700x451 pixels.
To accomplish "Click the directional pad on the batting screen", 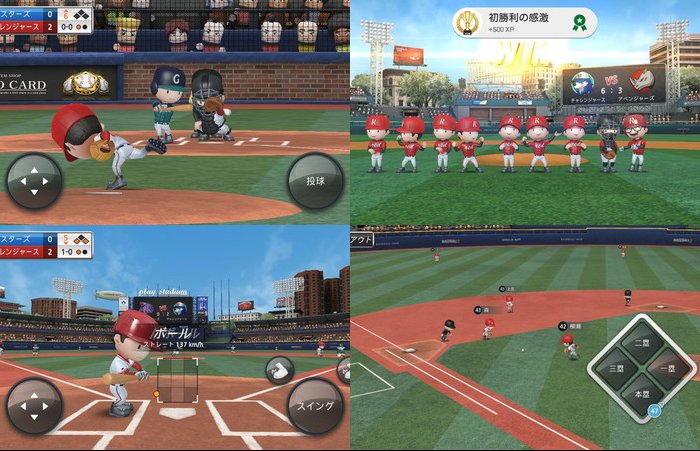I will [34, 406].
